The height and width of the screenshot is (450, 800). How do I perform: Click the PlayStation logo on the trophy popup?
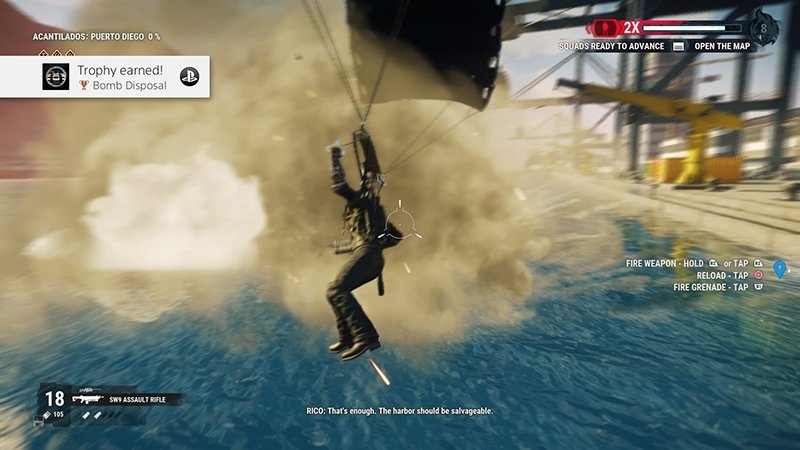point(189,77)
